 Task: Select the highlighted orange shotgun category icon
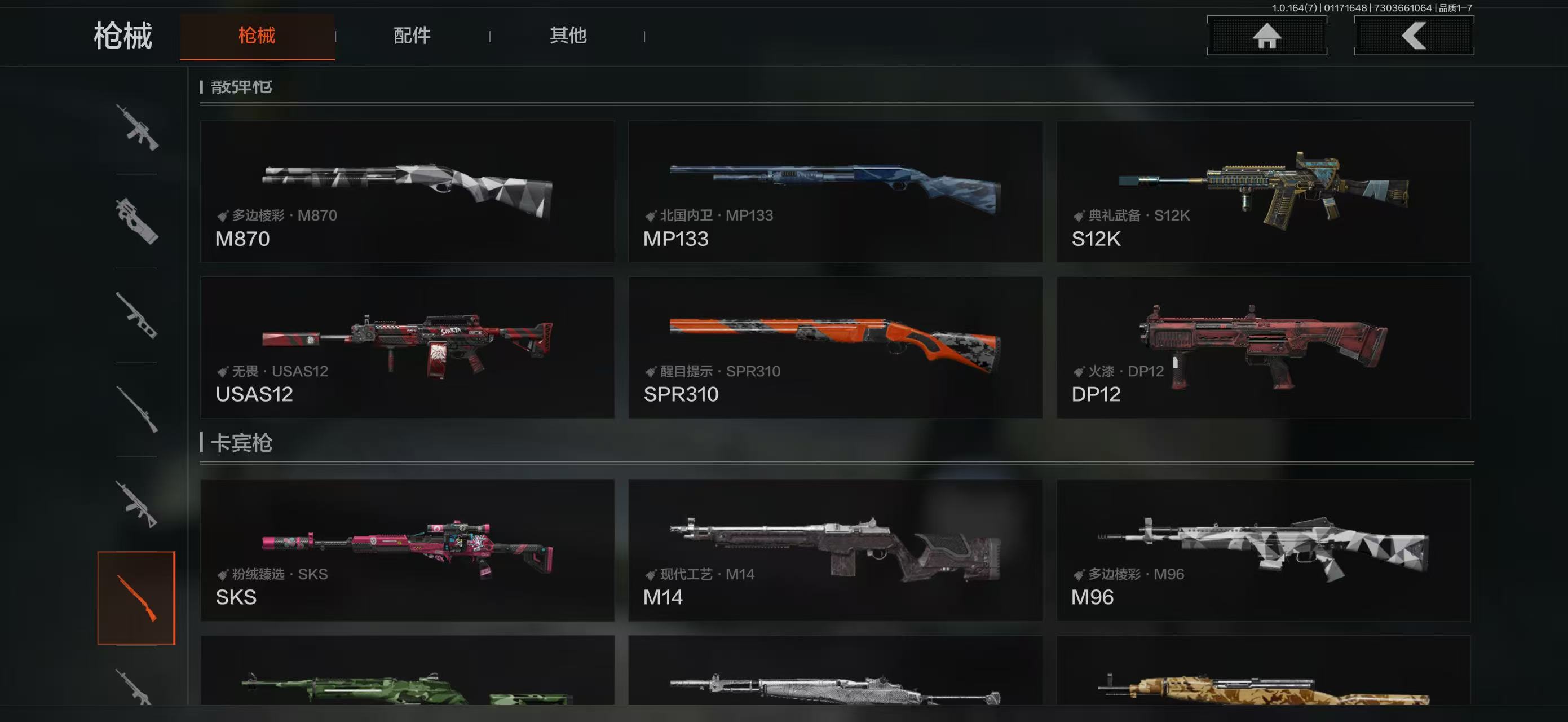[x=136, y=598]
